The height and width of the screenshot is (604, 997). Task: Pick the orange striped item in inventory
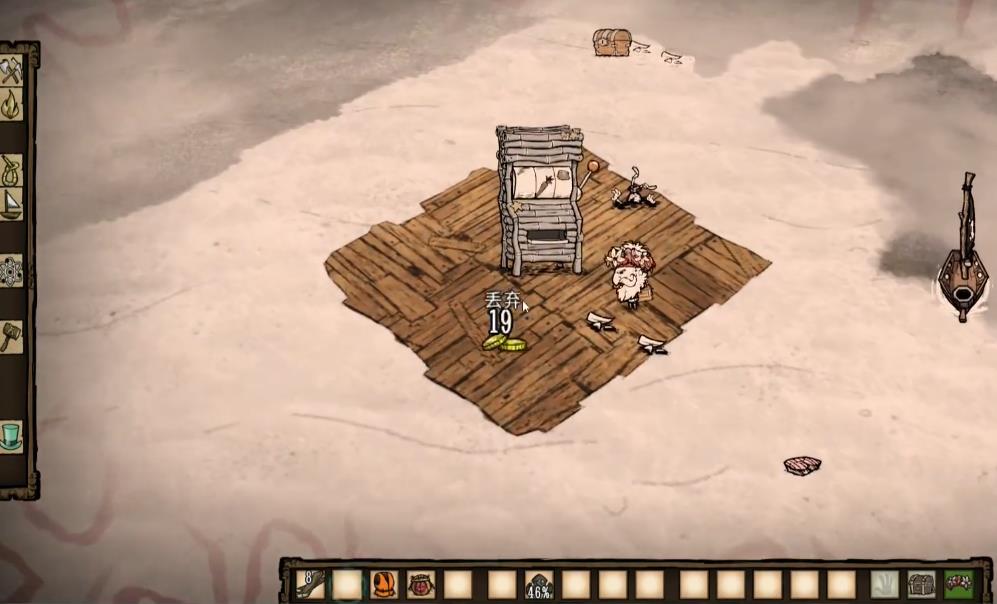coord(384,584)
